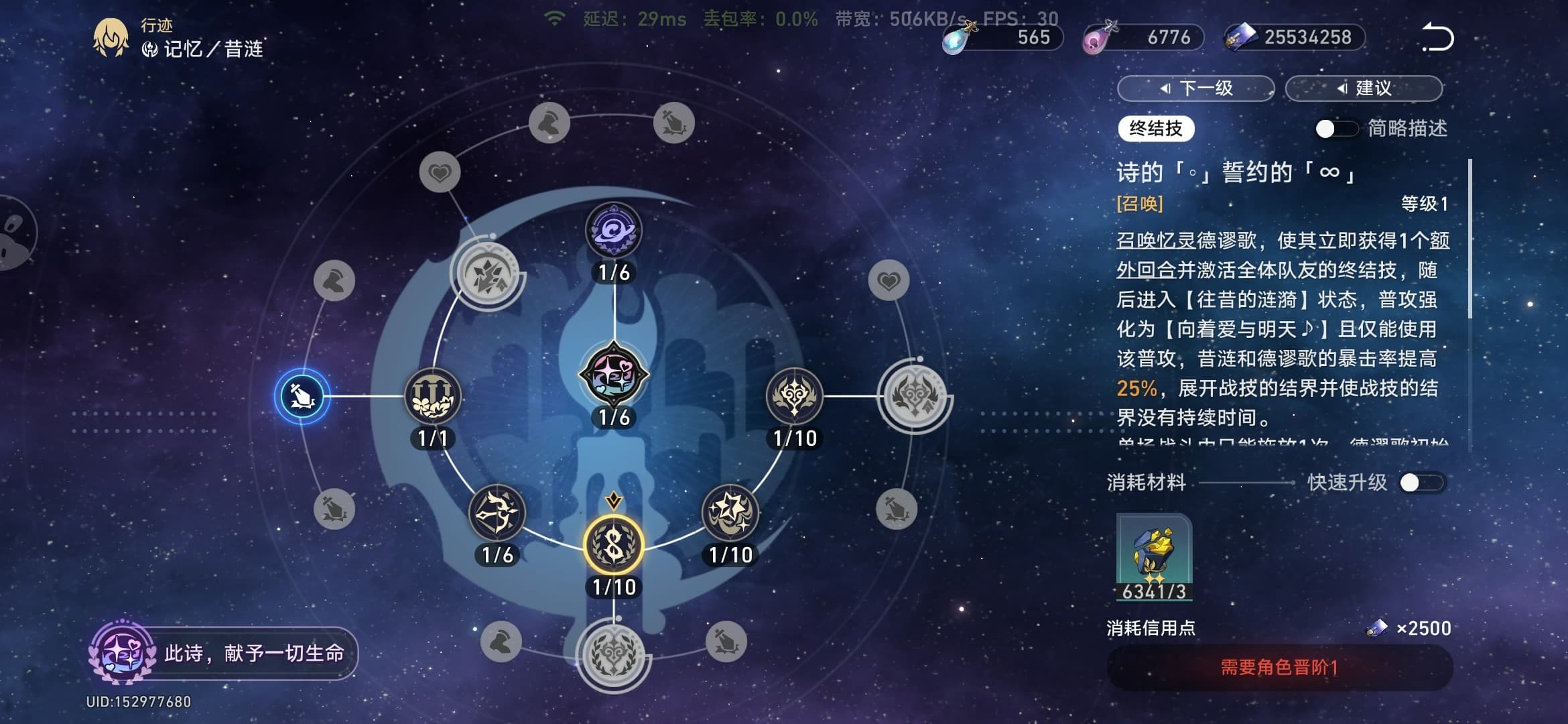The width and height of the screenshot is (1568, 724).
Task: Toggle the 简略描述 brief description switch
Action: click(1335, 129)
